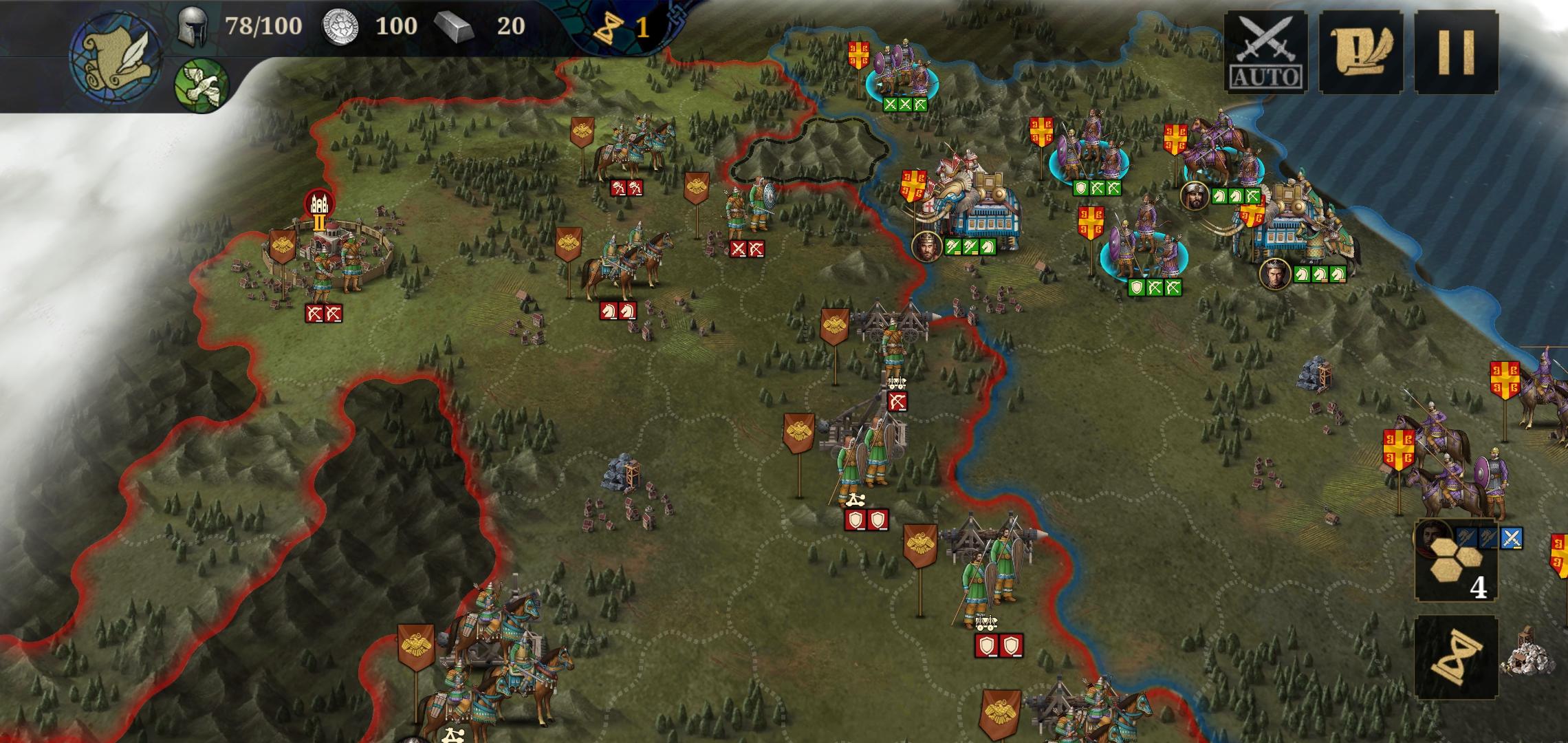Click the hourglass turn counter in top bar
Viewport: 1568px width, 743px height.
610,28
